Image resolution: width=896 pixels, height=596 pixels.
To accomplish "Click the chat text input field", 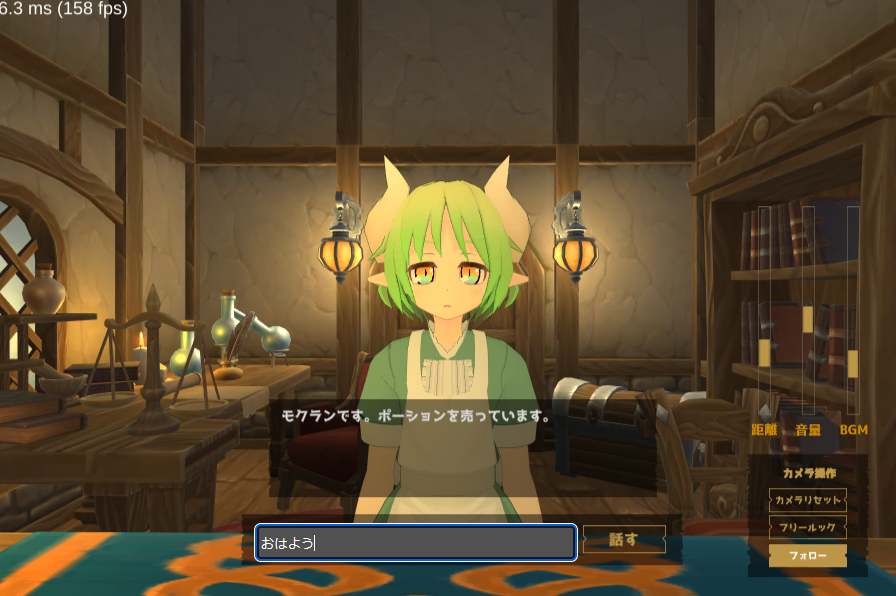I will [415, 542].
